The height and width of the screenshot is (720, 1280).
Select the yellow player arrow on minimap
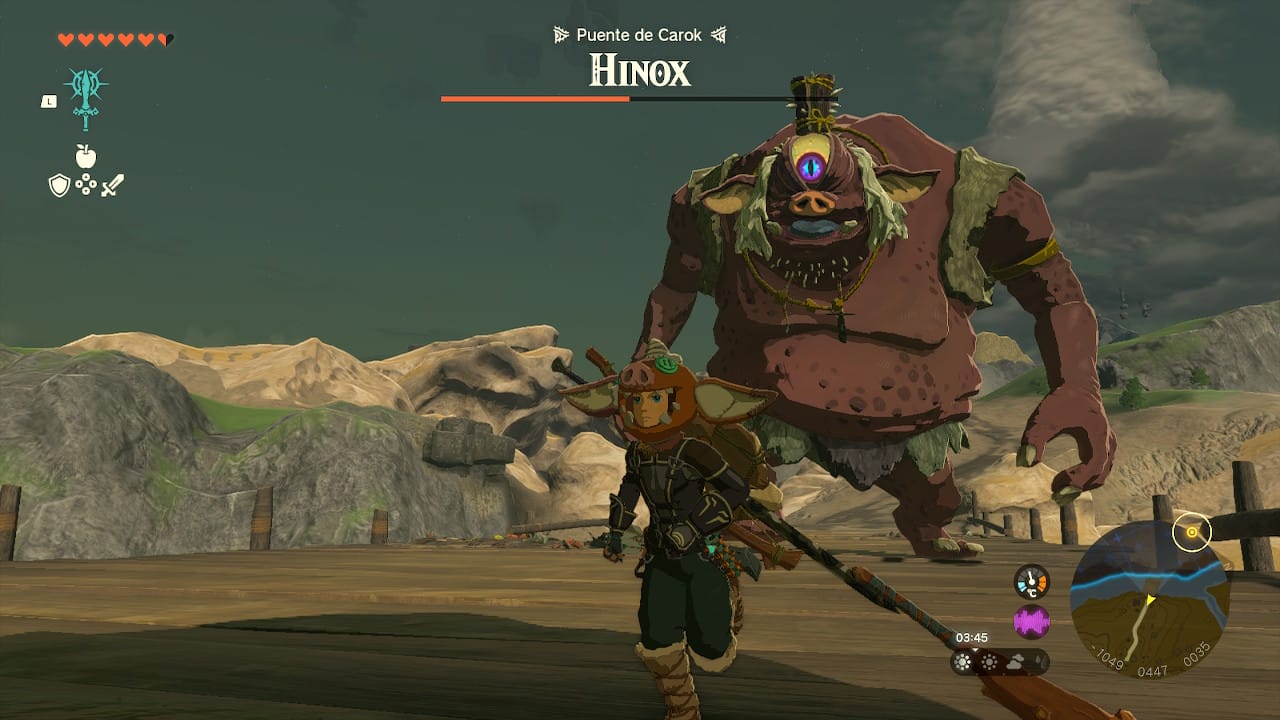[x=1150, y=599]
